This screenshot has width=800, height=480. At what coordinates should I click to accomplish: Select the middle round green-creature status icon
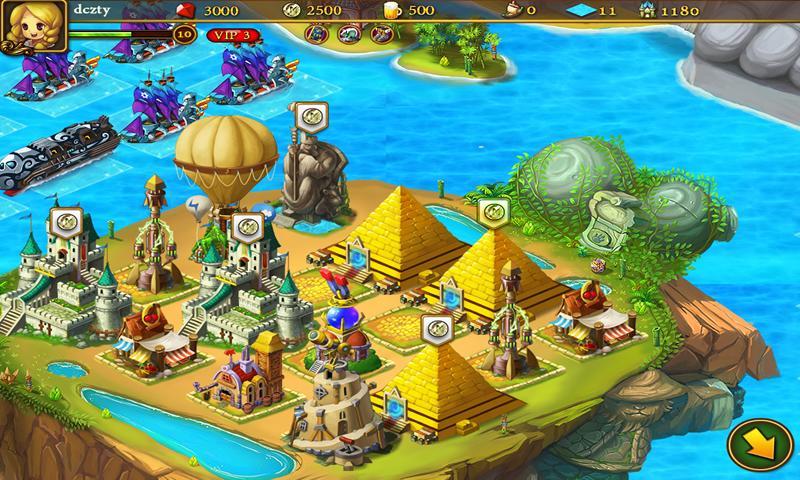coord(349,35)
